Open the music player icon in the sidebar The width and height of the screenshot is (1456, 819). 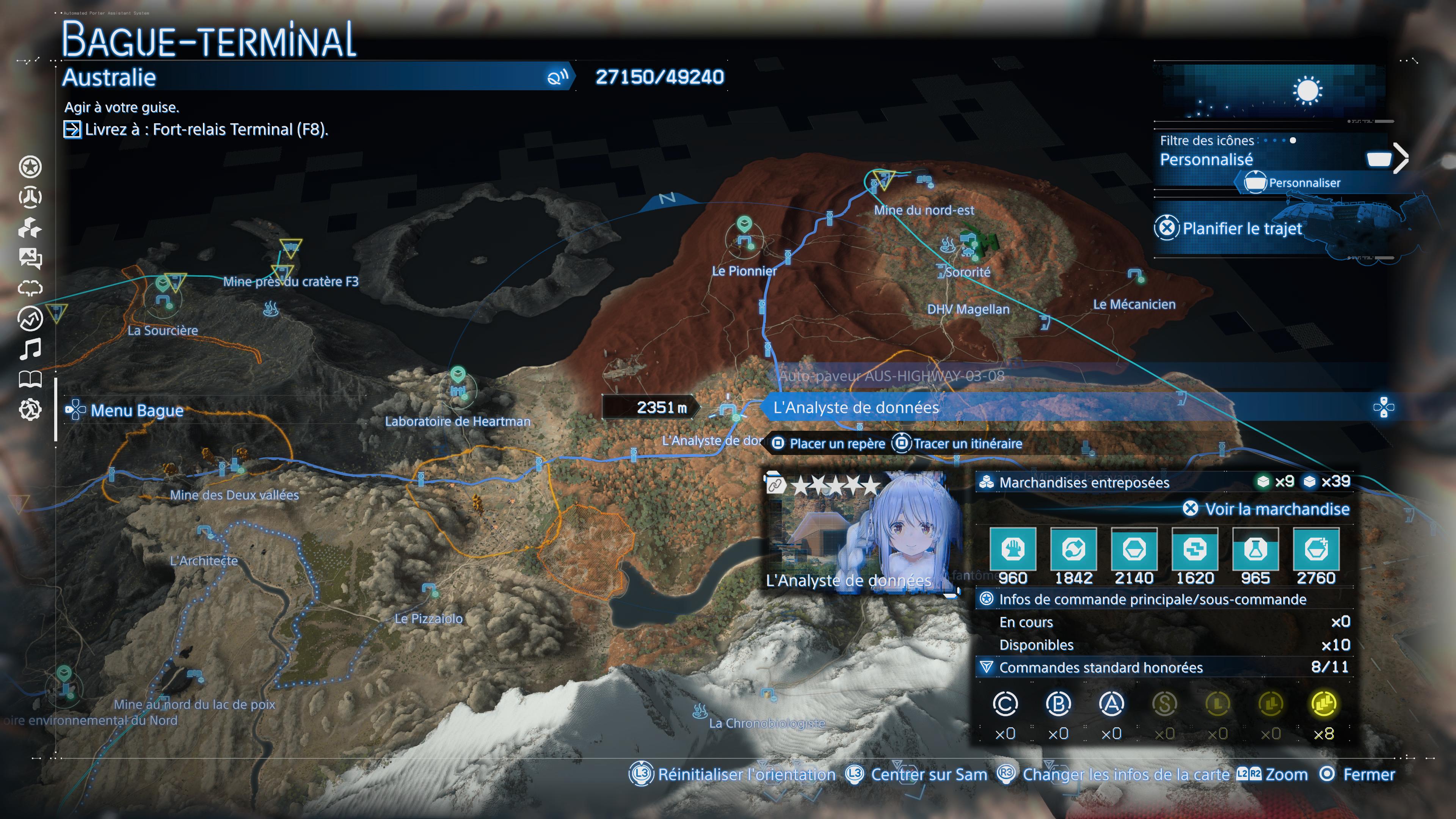point(31,349)
